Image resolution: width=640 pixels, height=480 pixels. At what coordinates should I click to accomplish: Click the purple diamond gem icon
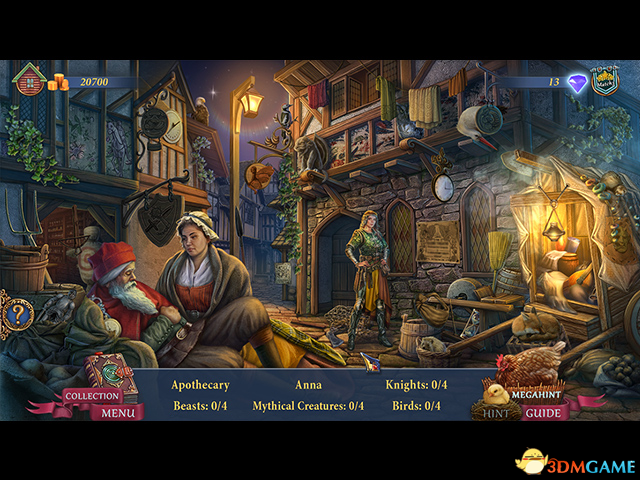(577, 84)
